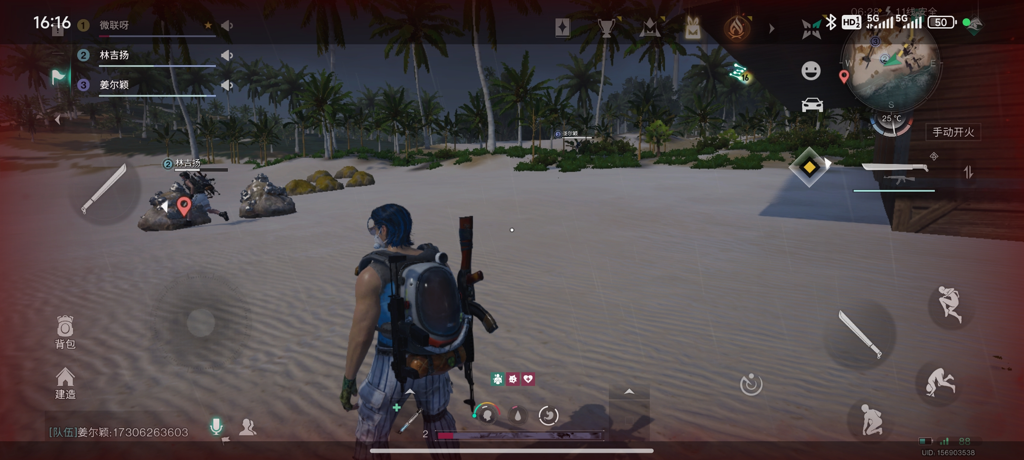Select the machete and rifle weapon slot
The height and width of the screenshot is (460, 1024).
tap(898, 174)
